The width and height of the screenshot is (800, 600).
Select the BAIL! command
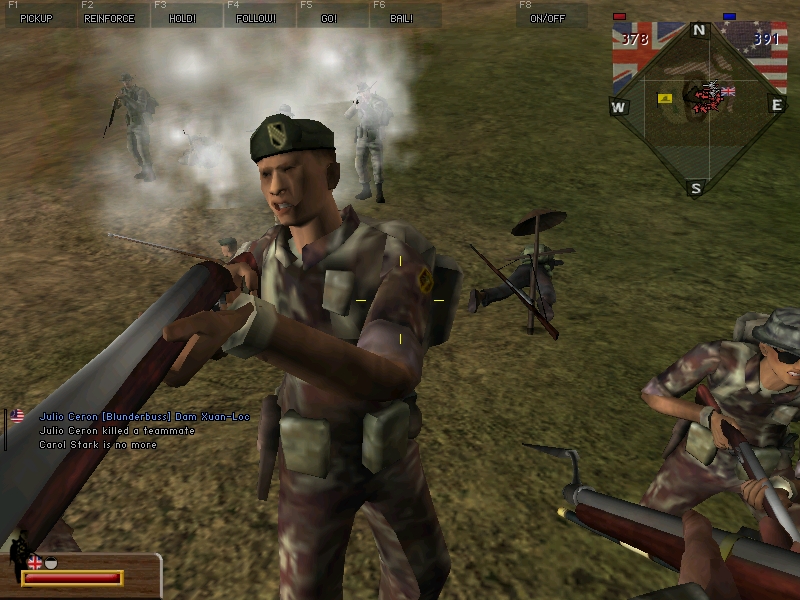coord(402,18)
